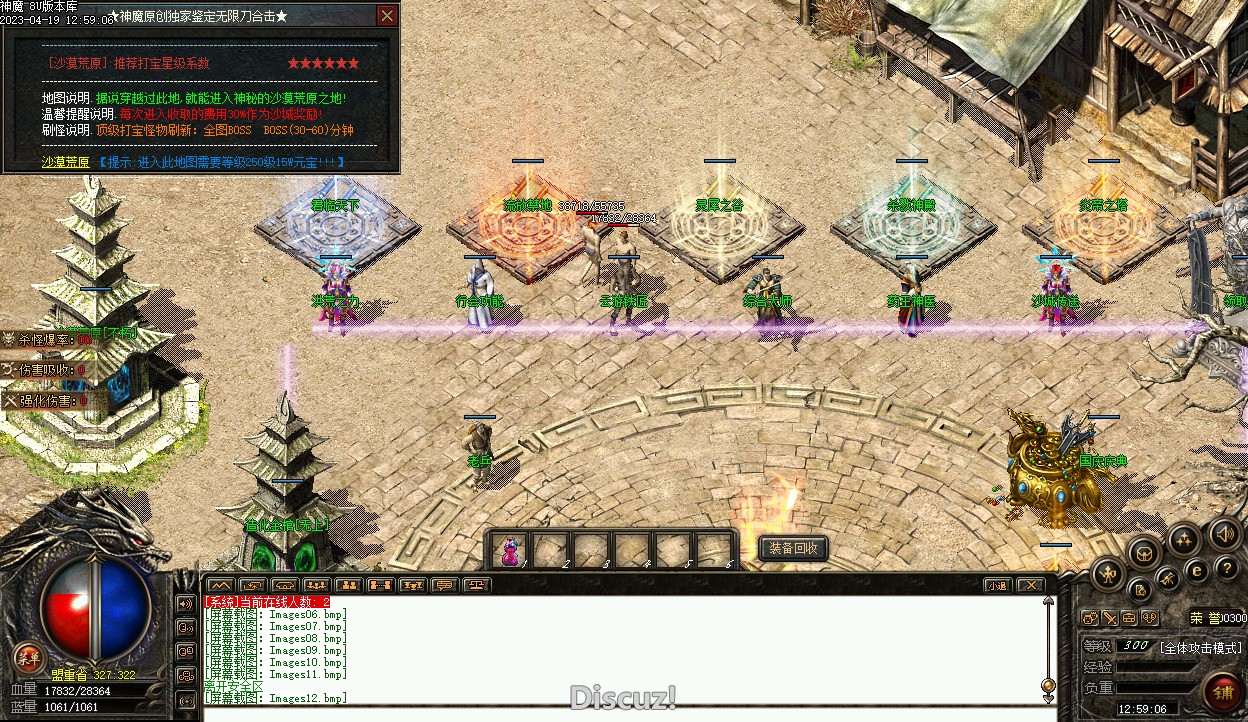
Task: Open skills via four-star icon
Action: pos(1184,541)
